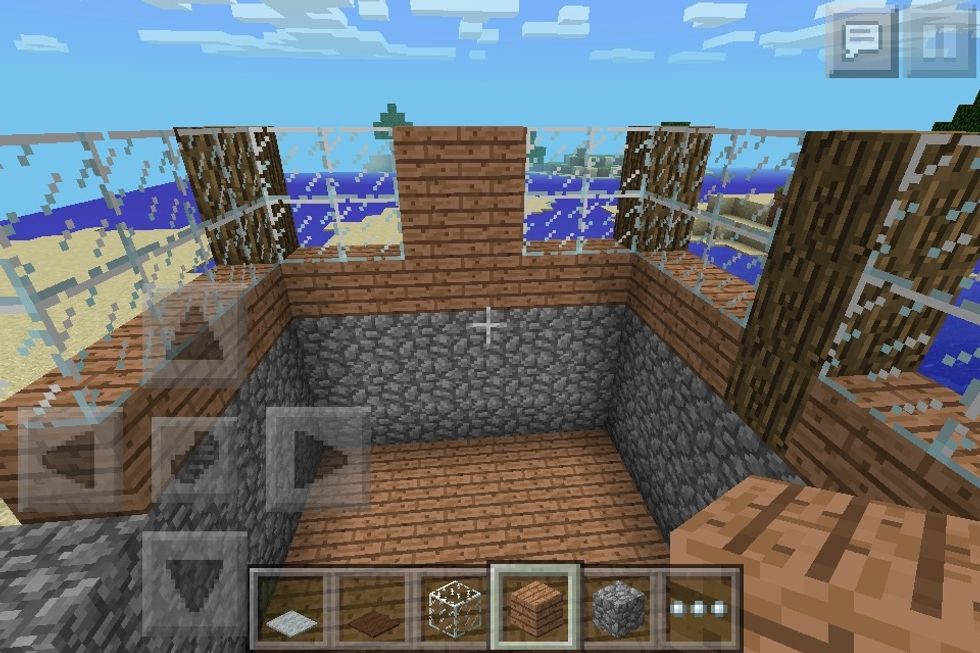Tap the center jump button of the D-pad
Viewport: 980px width, 653px height.
click(x=194, y=459)
